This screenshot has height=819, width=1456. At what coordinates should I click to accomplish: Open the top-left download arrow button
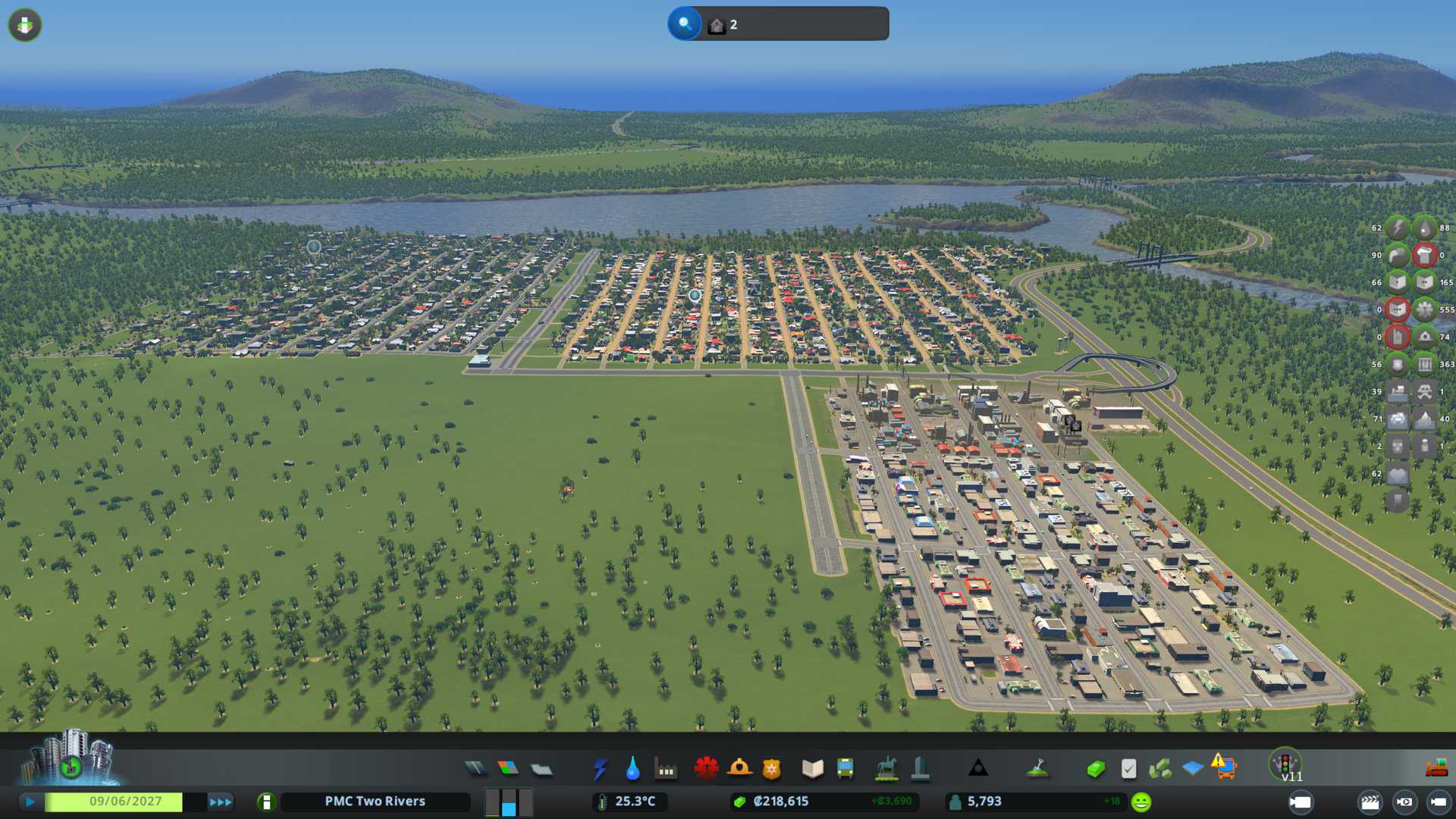pos(25,25)
